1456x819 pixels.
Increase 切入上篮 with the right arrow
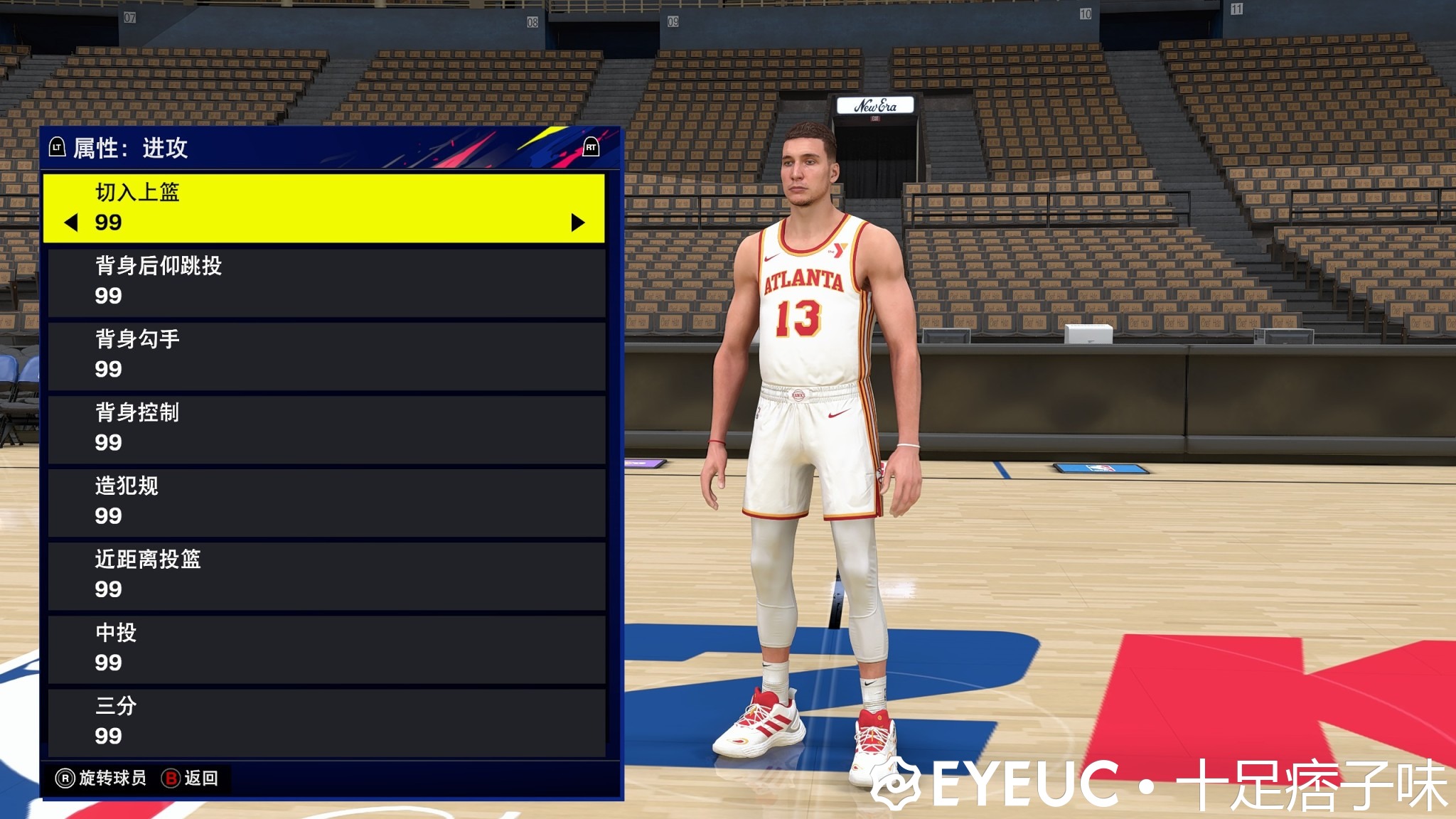tap(578, 223)
